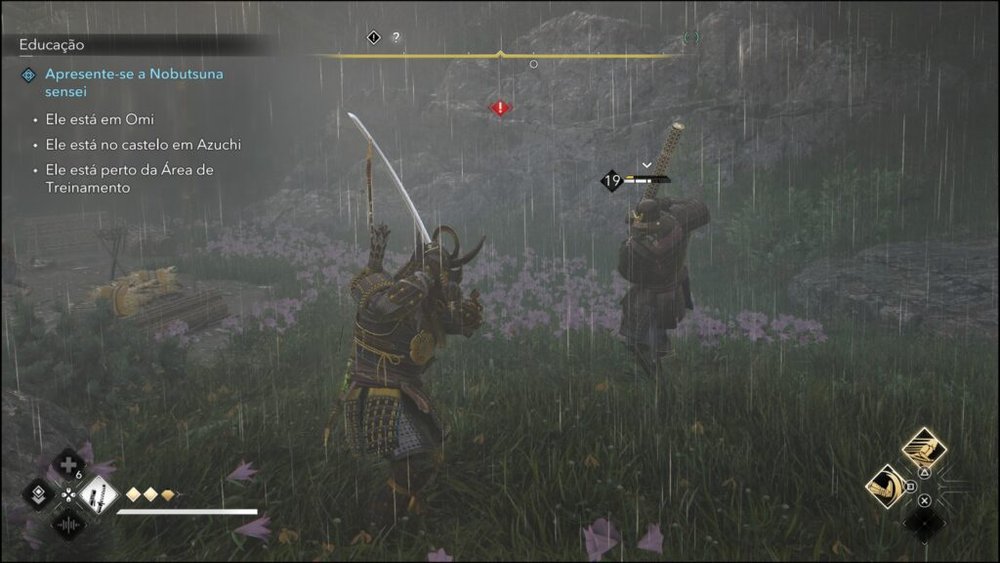Activate the upper sword strike ability
The width and height of the screenshot is (1000, 563).
[924, 449]
